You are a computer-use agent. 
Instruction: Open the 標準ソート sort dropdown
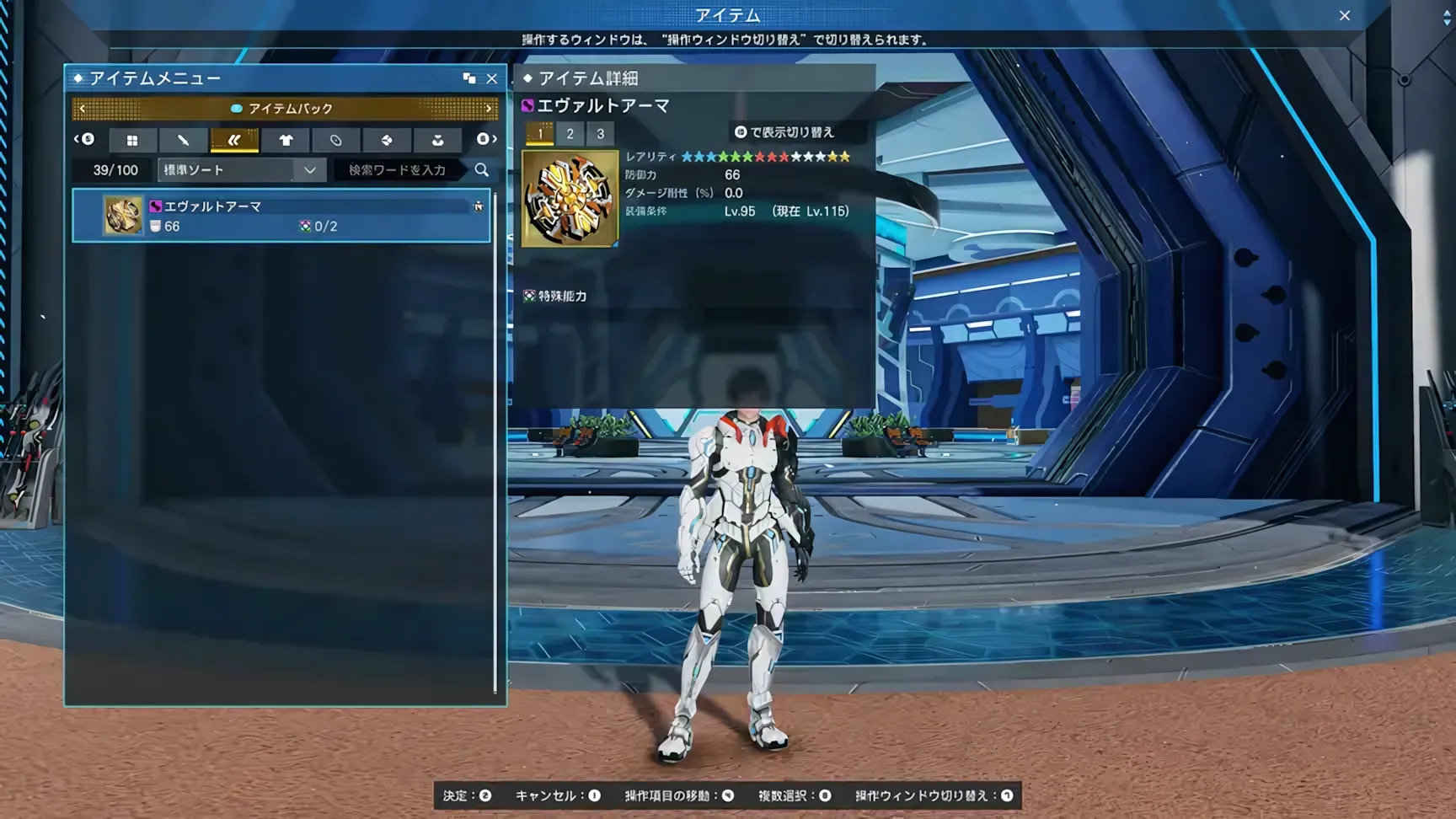tap(240, 170)
